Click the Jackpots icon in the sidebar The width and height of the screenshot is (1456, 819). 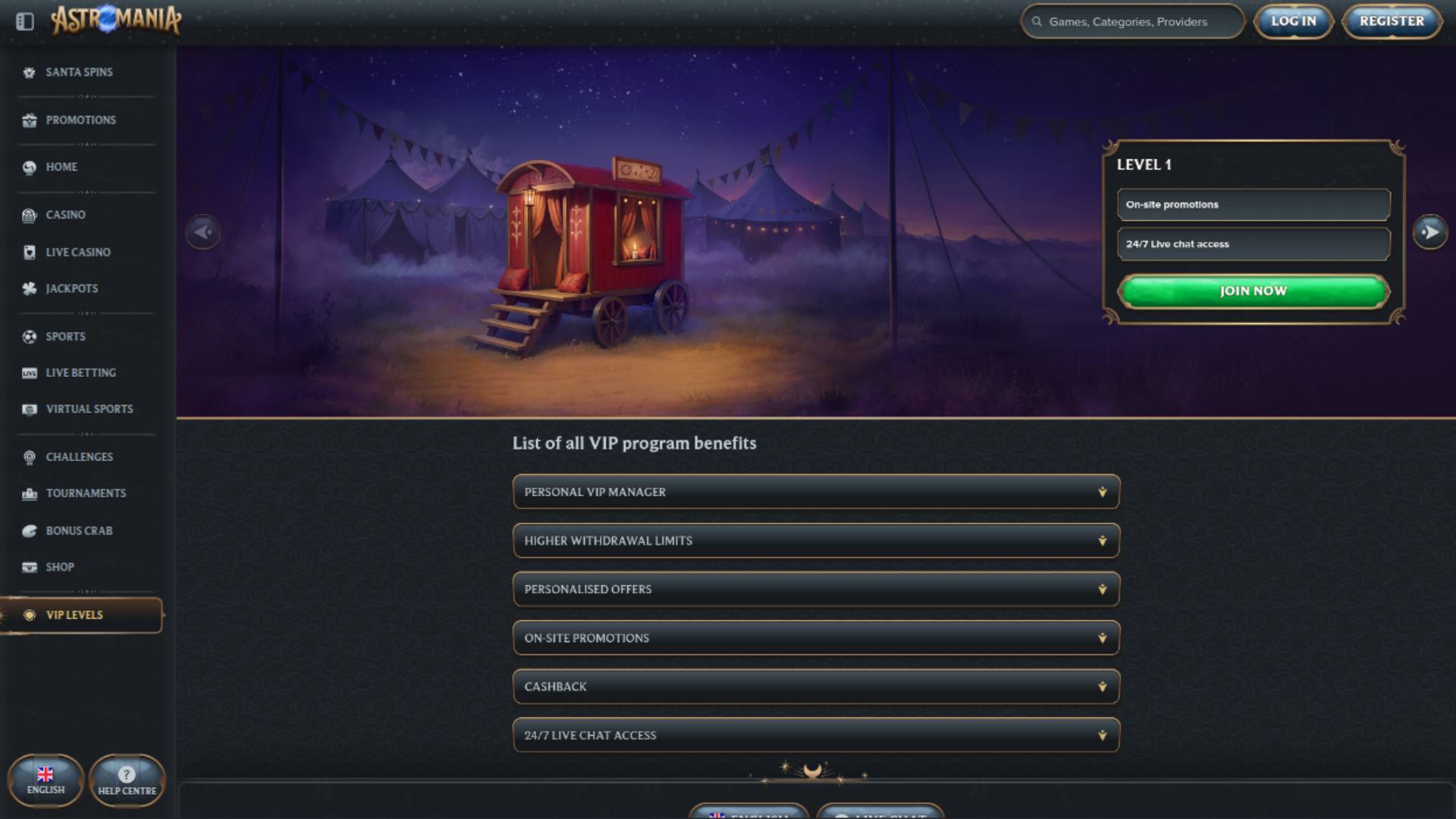click(29, 288)
